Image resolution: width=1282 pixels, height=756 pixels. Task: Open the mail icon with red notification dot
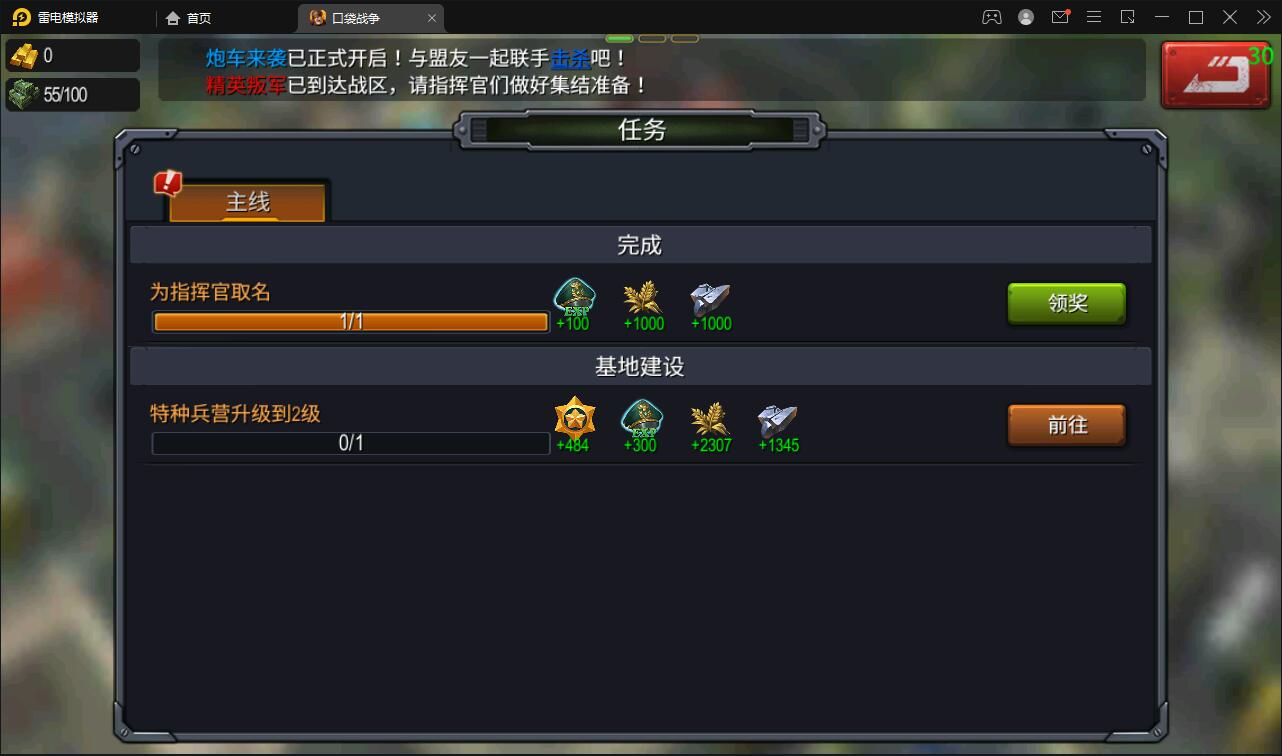pos(1059,17)
